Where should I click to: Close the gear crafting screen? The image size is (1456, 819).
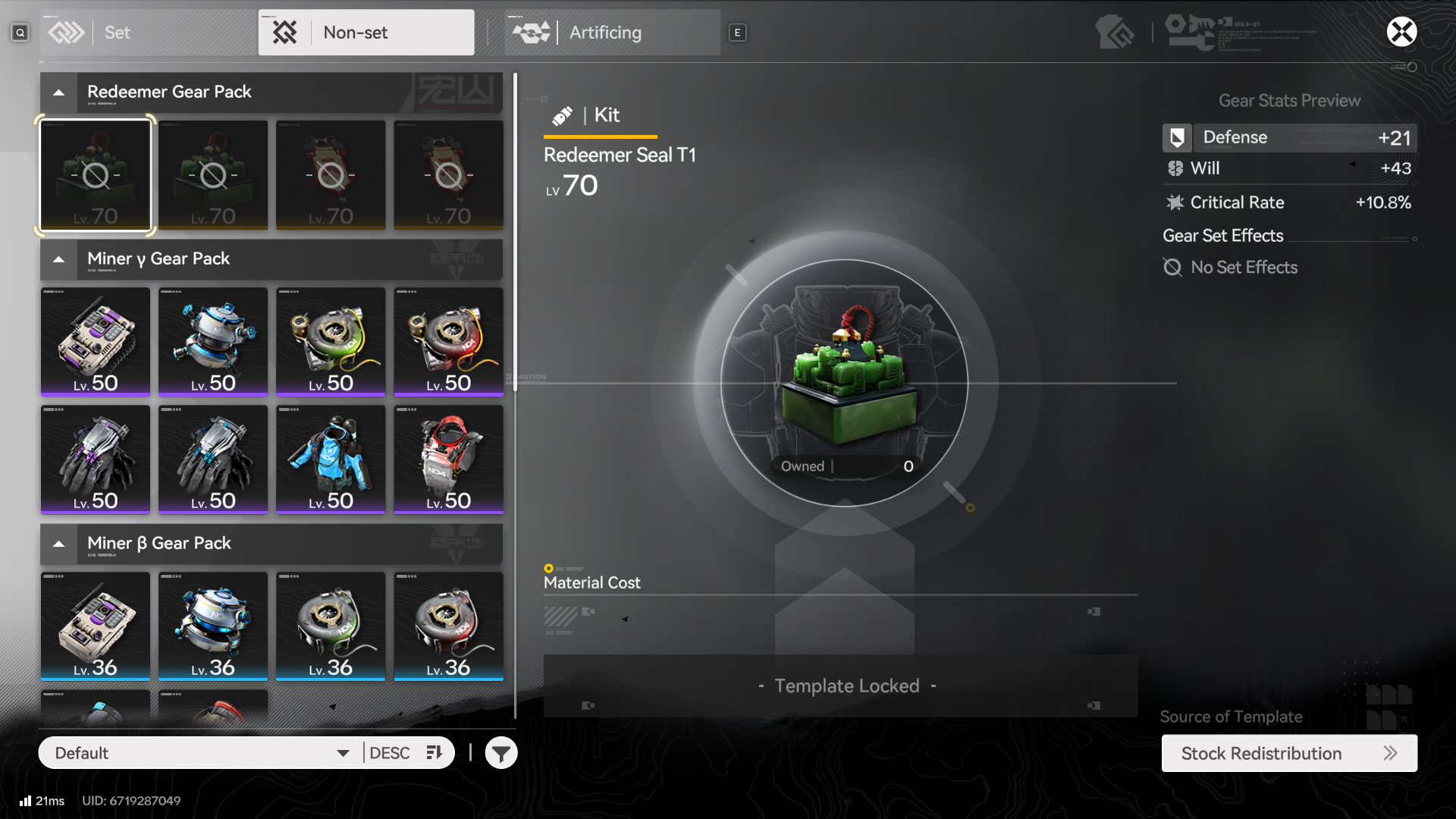tap(1401, 32)
